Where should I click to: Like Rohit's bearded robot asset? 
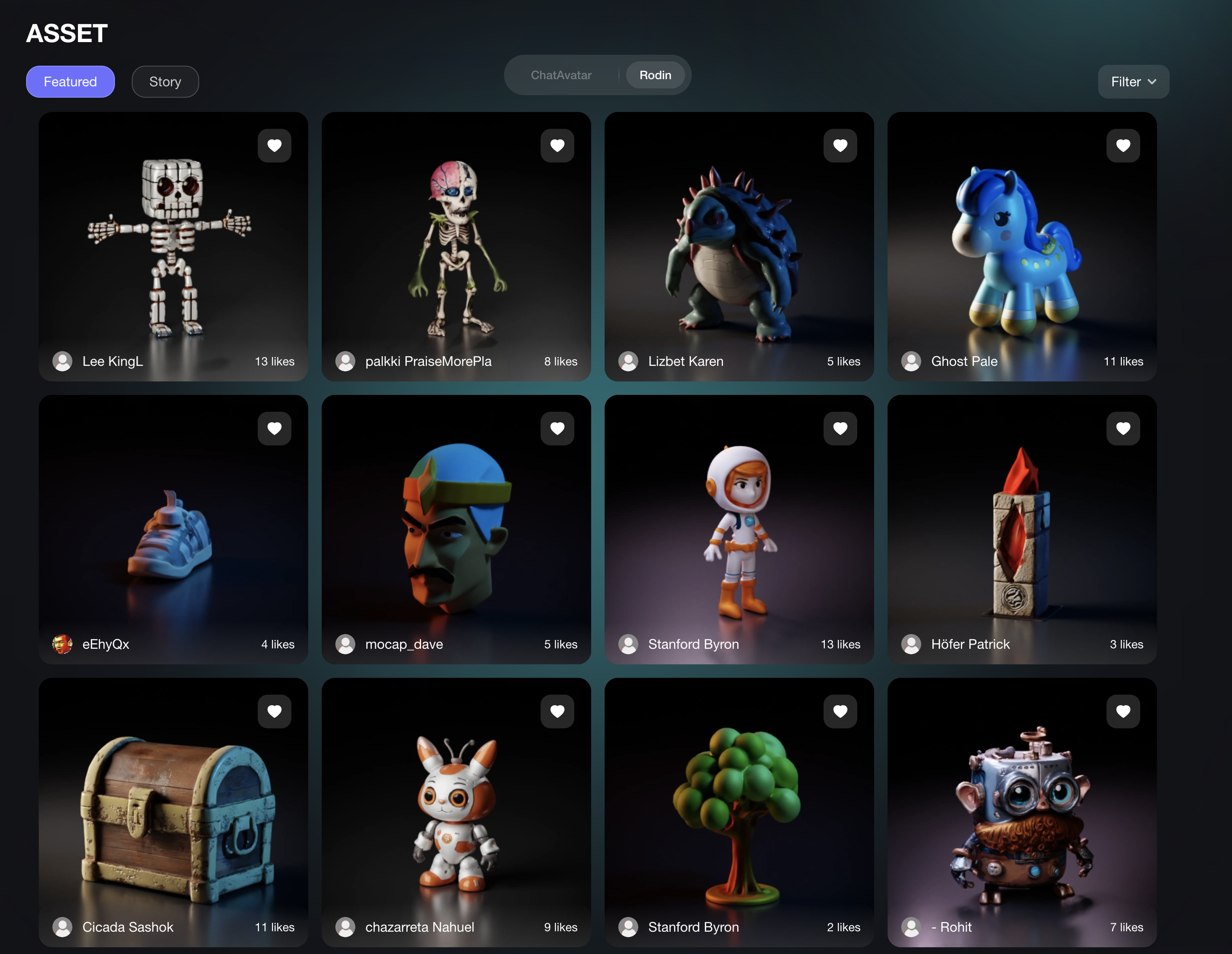[1123, 711]
